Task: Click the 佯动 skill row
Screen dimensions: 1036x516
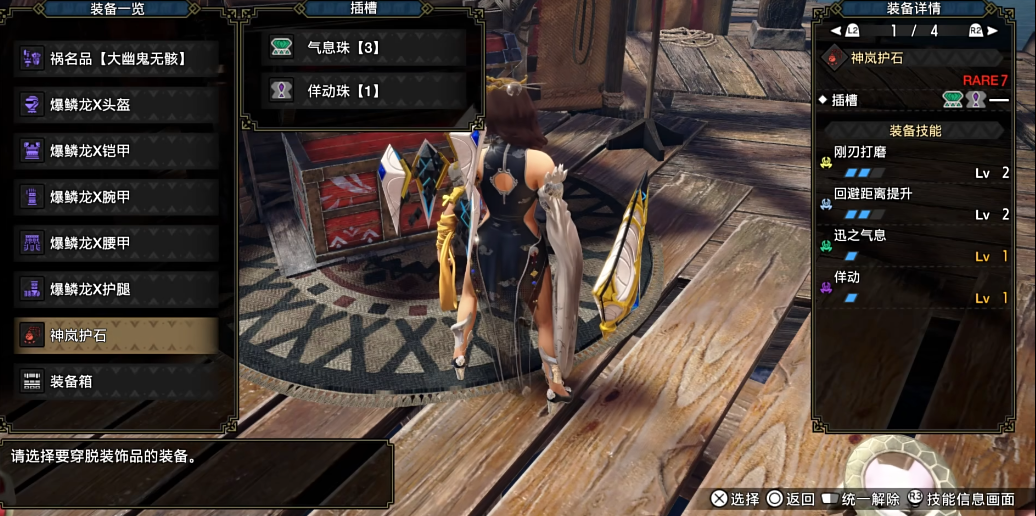Action: [x=914, y=288]
